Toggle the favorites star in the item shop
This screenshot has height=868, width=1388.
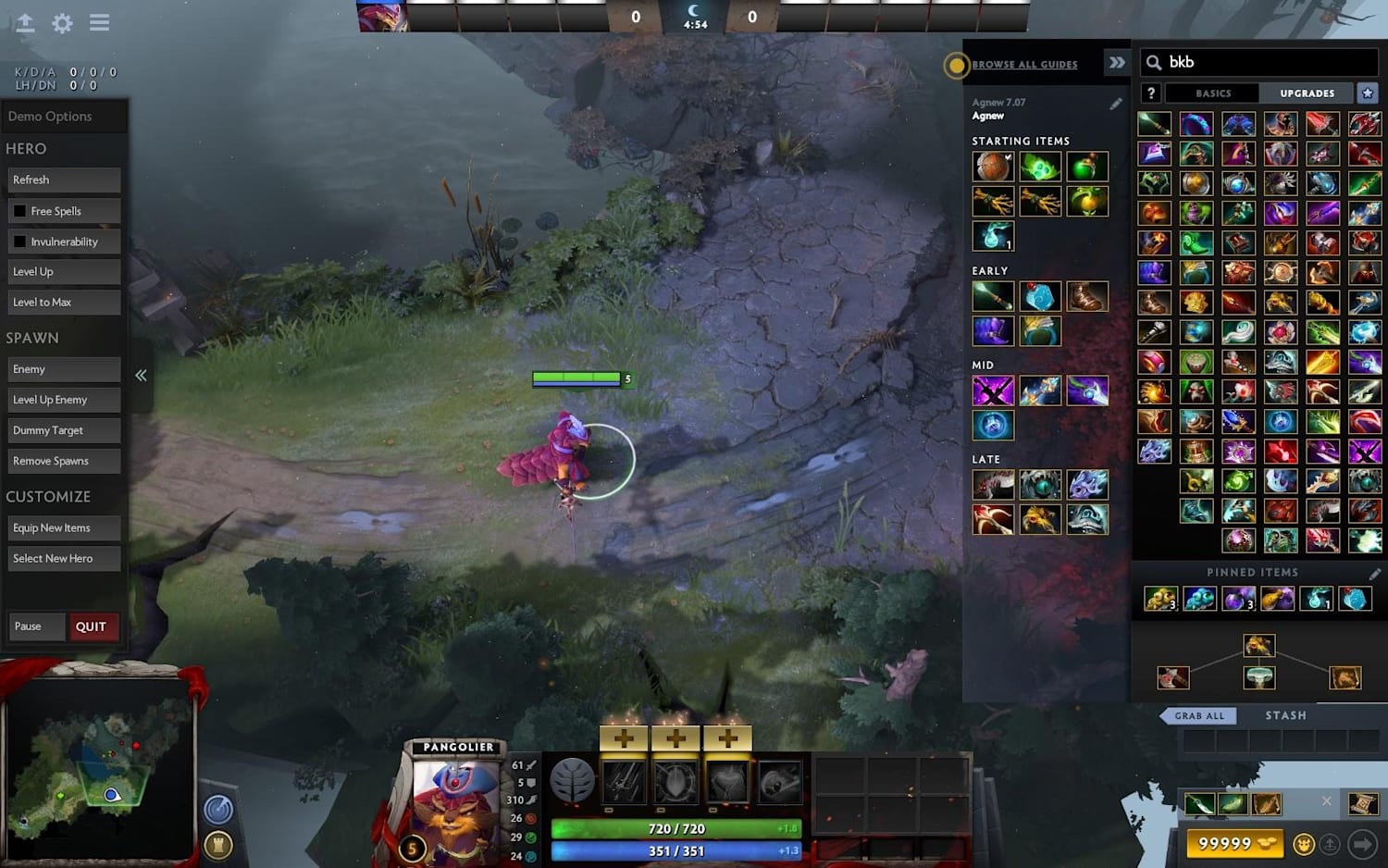click(1369, 93)
